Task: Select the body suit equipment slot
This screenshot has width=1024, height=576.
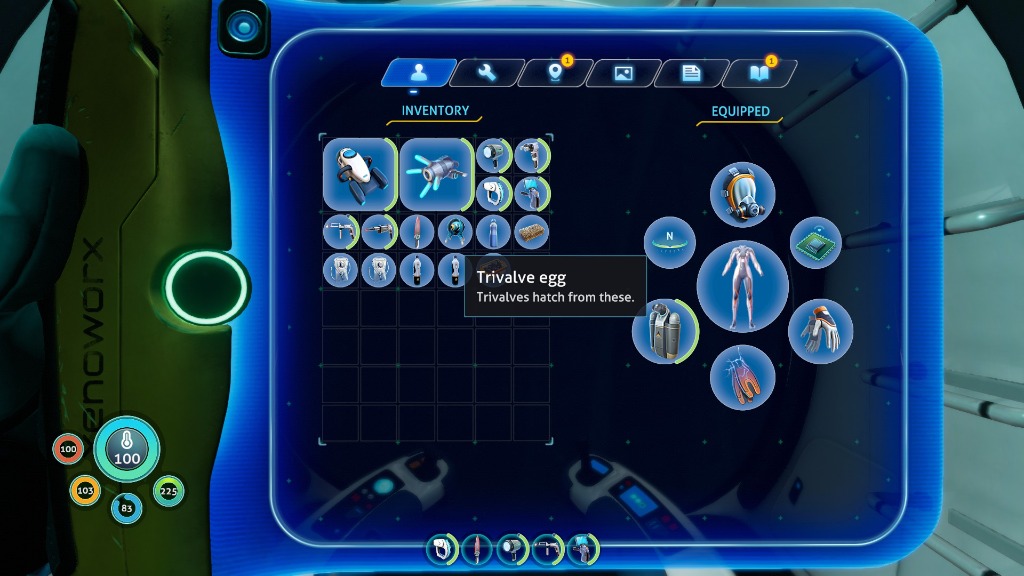Action: coord(742,286)
